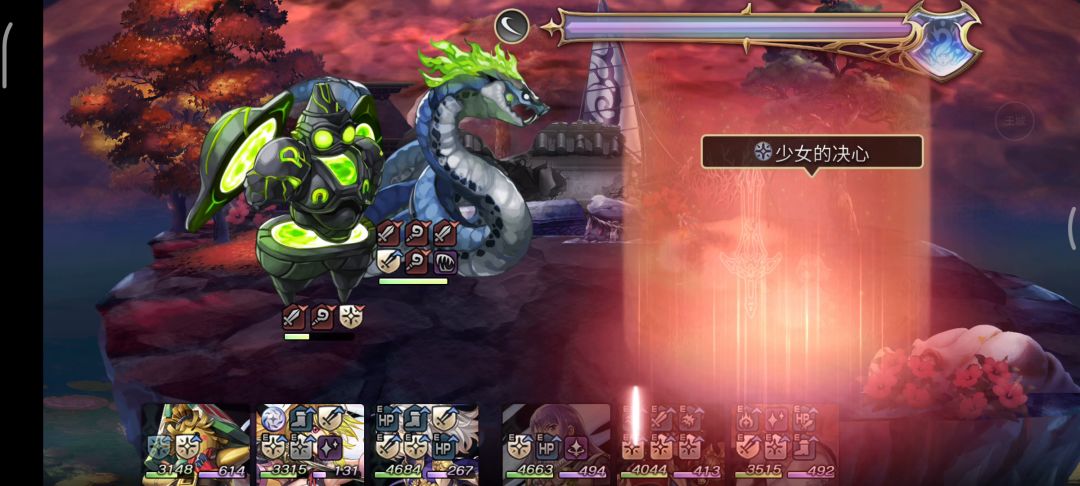
Task: Select the reserve member showing 4044 HP
Action: [x=670, y=442]
